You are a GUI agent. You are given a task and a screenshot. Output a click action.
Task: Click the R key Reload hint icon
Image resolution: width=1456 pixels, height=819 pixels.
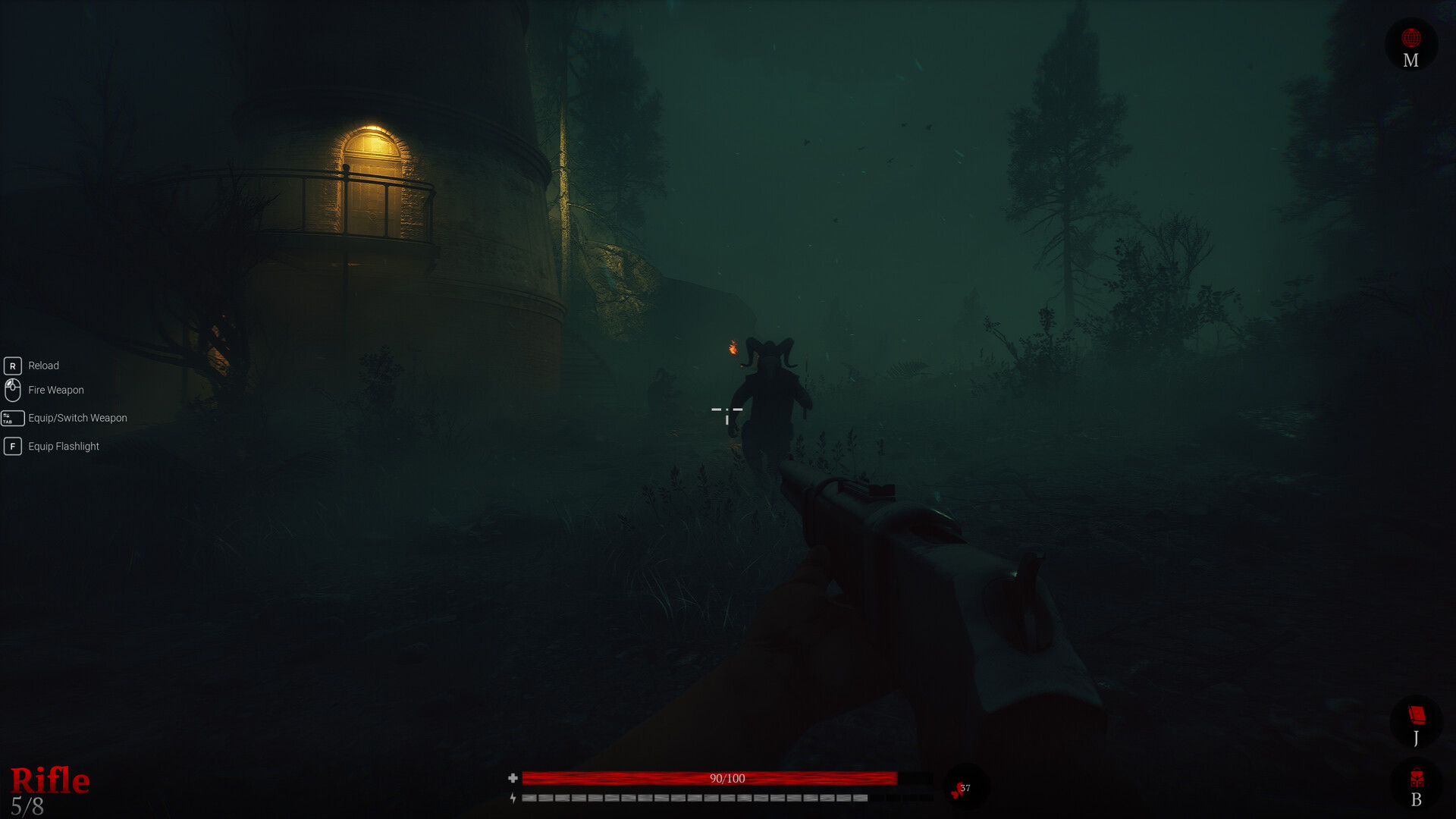pos(12,365)
